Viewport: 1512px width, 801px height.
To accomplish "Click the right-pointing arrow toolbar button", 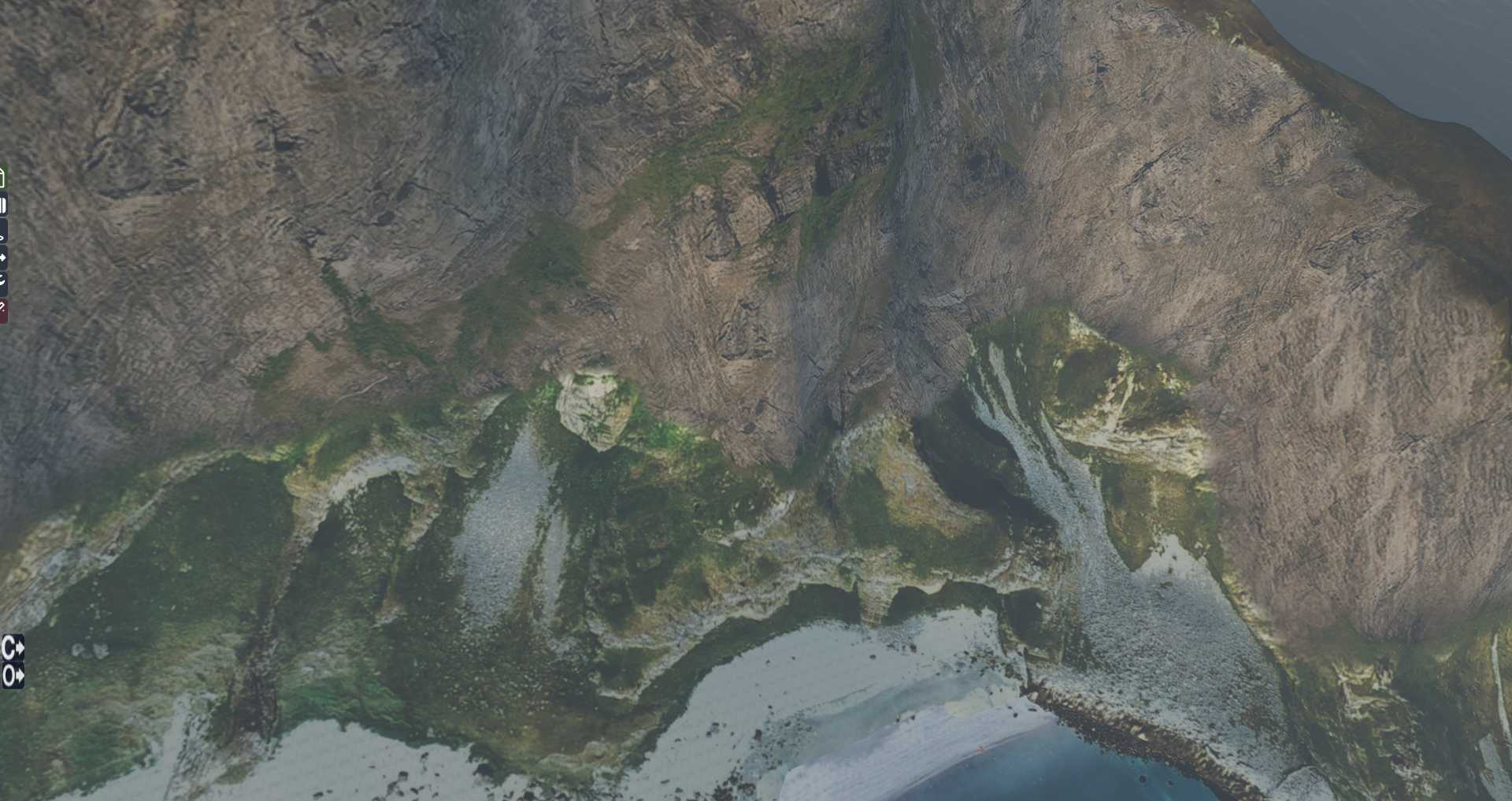I will tap(3, 257).
